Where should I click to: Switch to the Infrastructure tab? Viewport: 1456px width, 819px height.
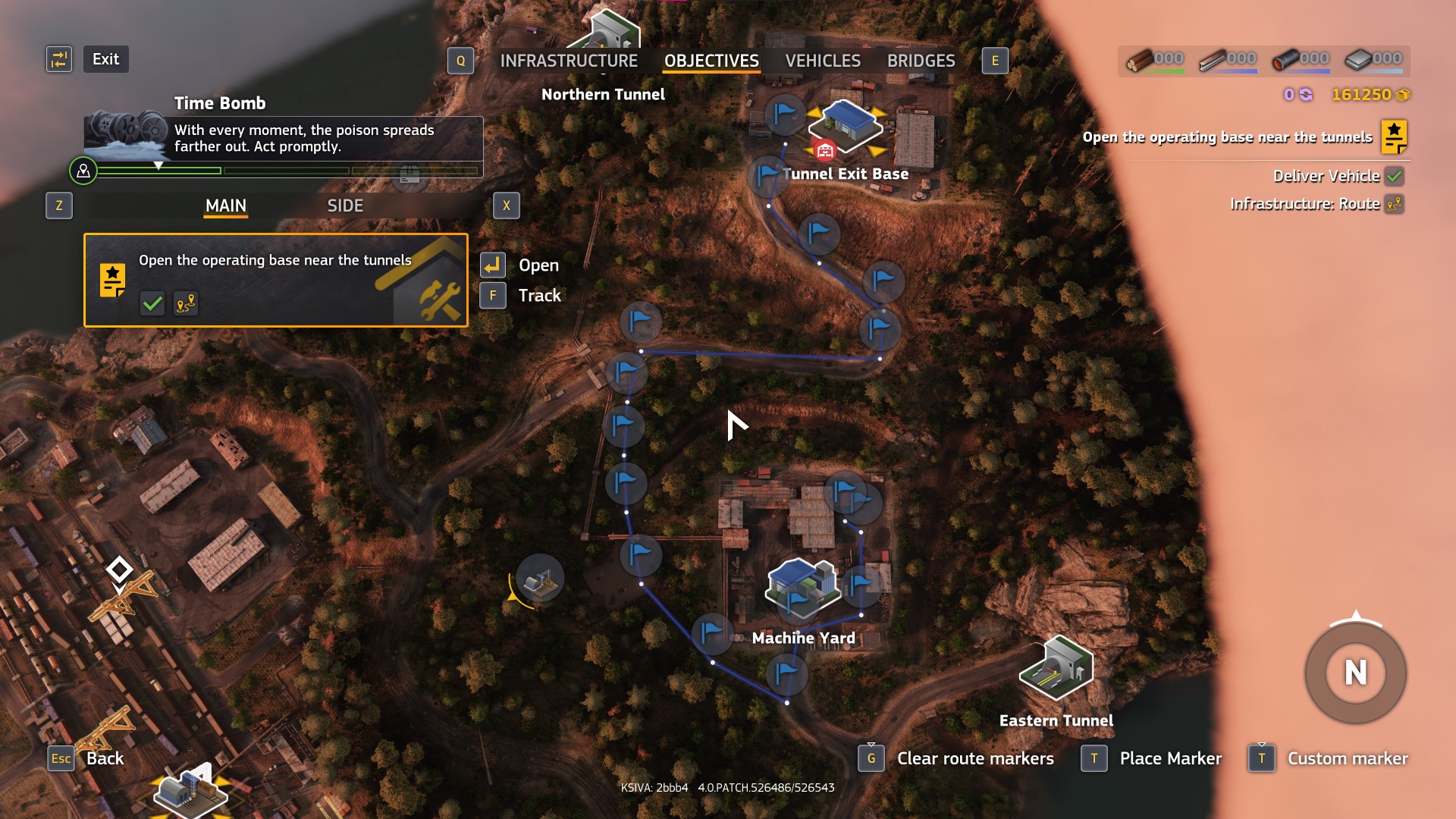568,61
